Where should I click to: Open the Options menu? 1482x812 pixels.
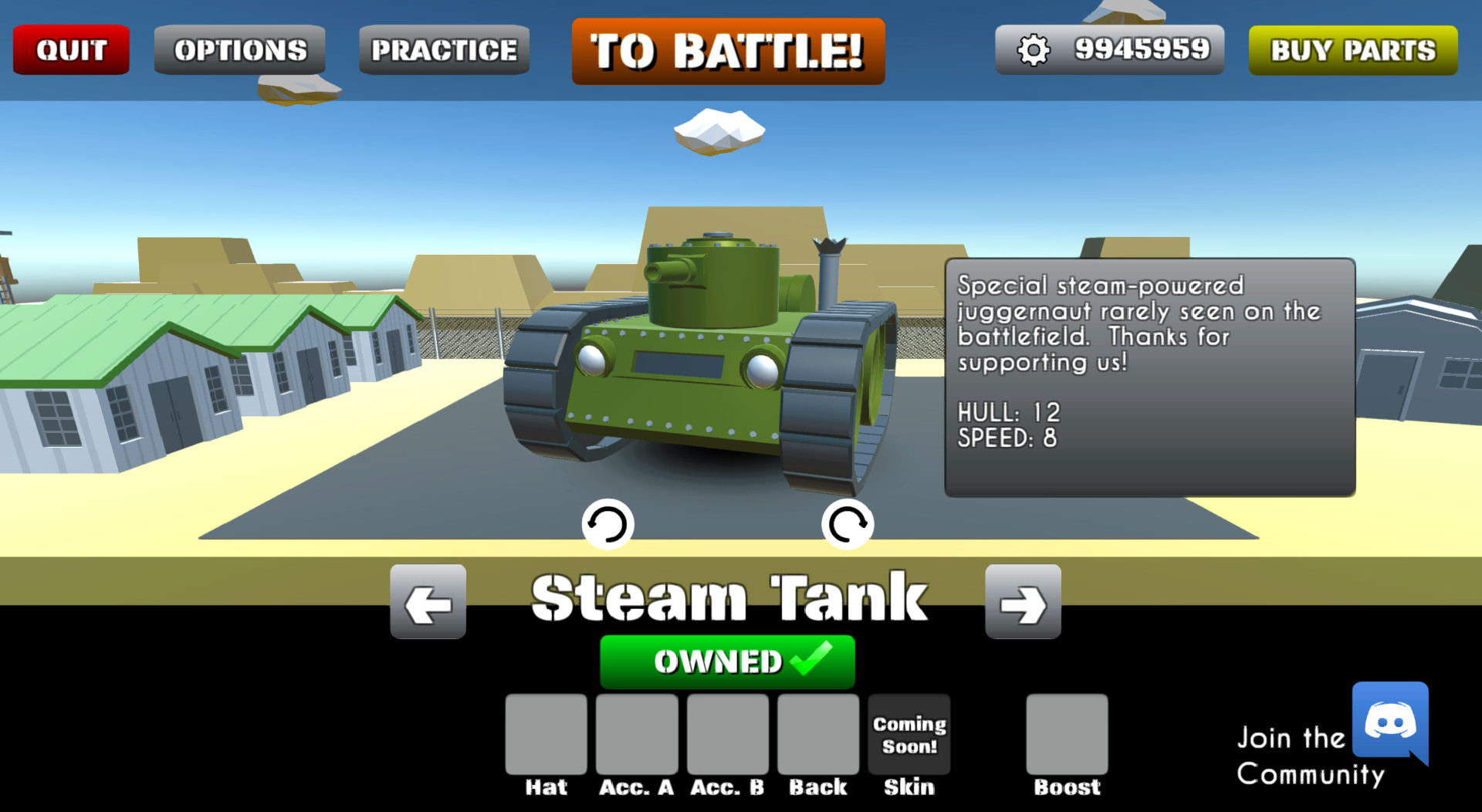point(239,49)
